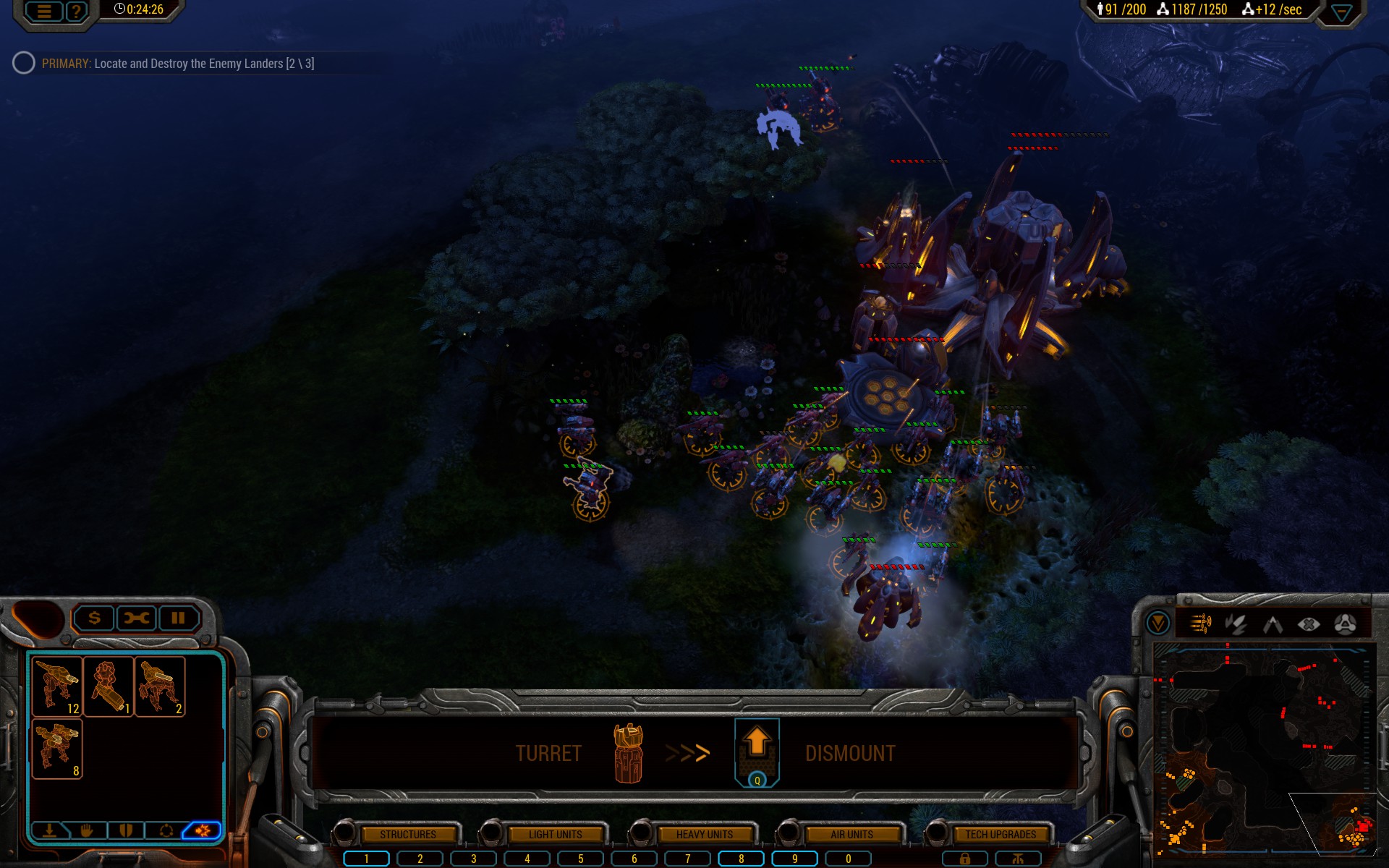Screen dimensions: 1389x868
Task: Select the shield stance command
Action: 126,830
